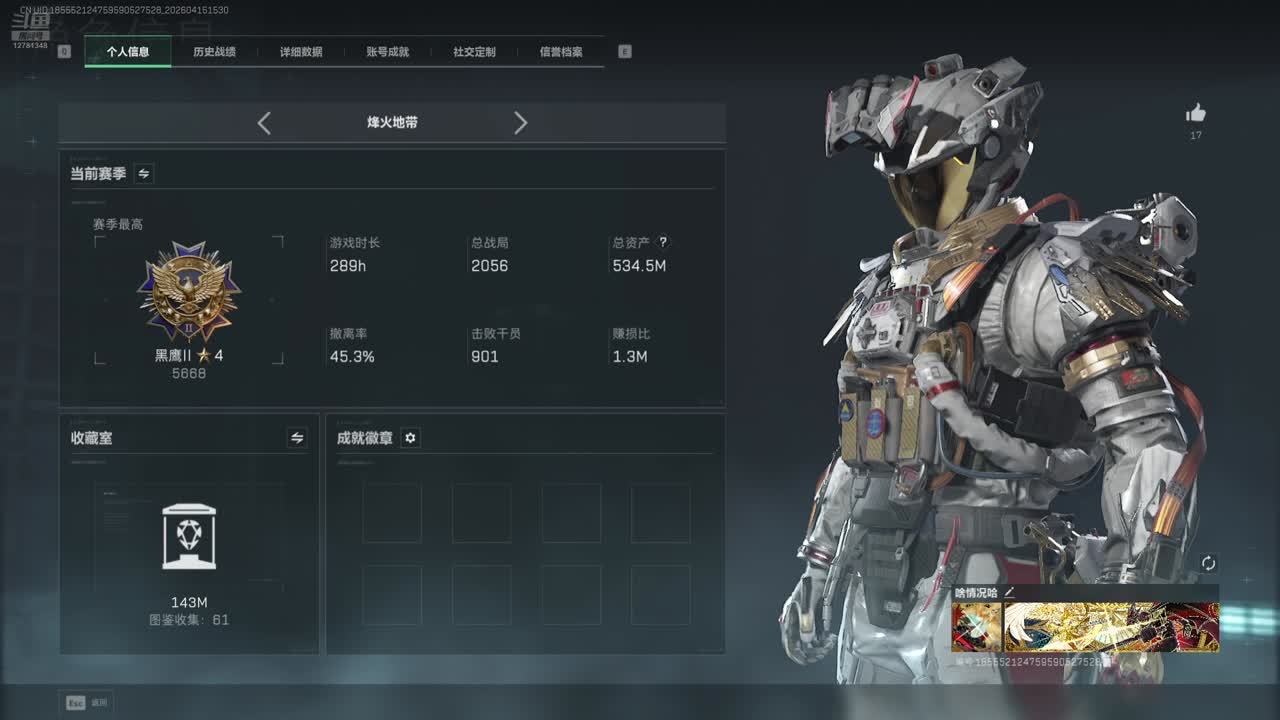
Task: Click the rotate character model icon
Action: coord(1208,564)
